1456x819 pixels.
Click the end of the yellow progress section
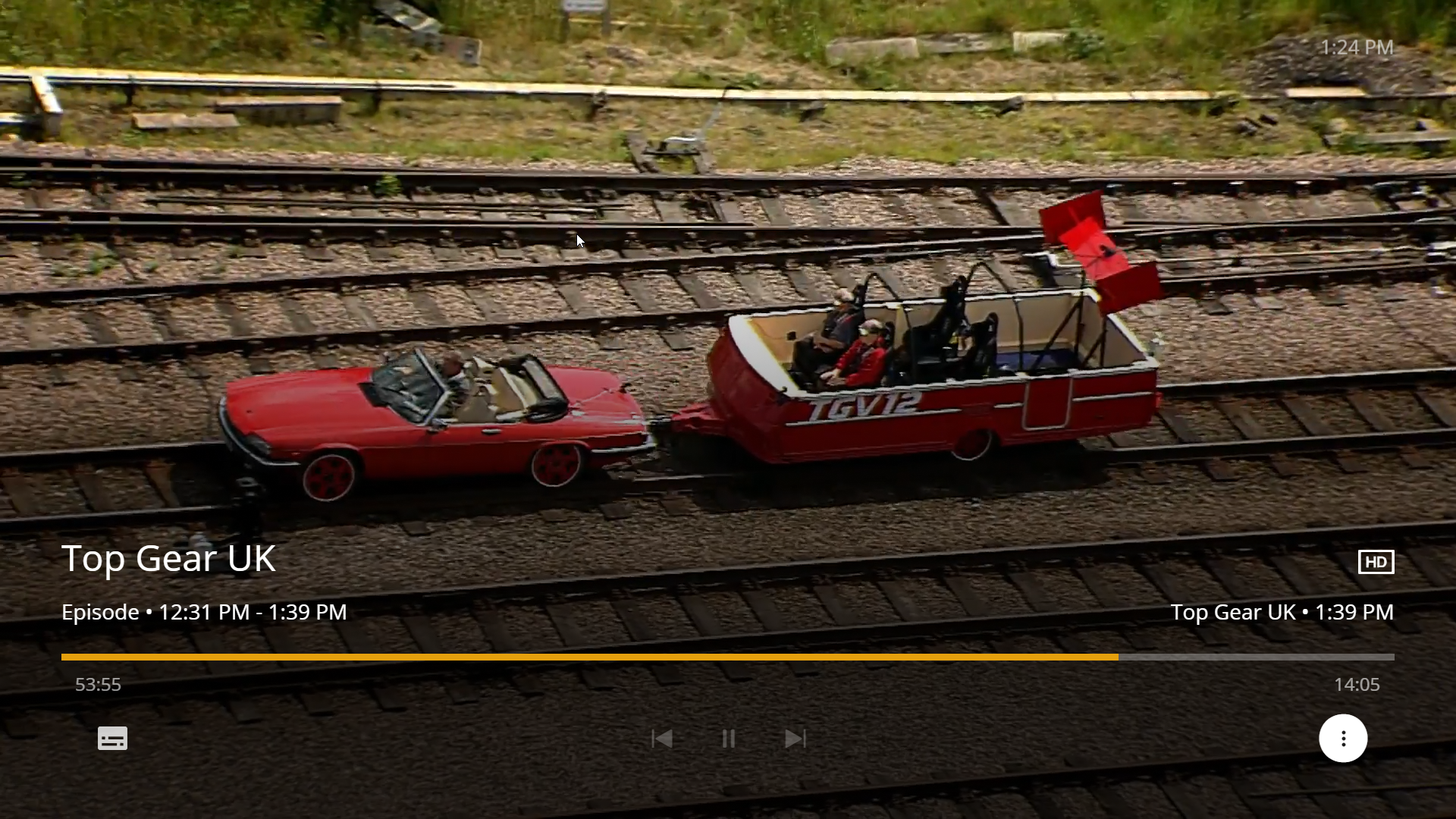(1117, 657)
